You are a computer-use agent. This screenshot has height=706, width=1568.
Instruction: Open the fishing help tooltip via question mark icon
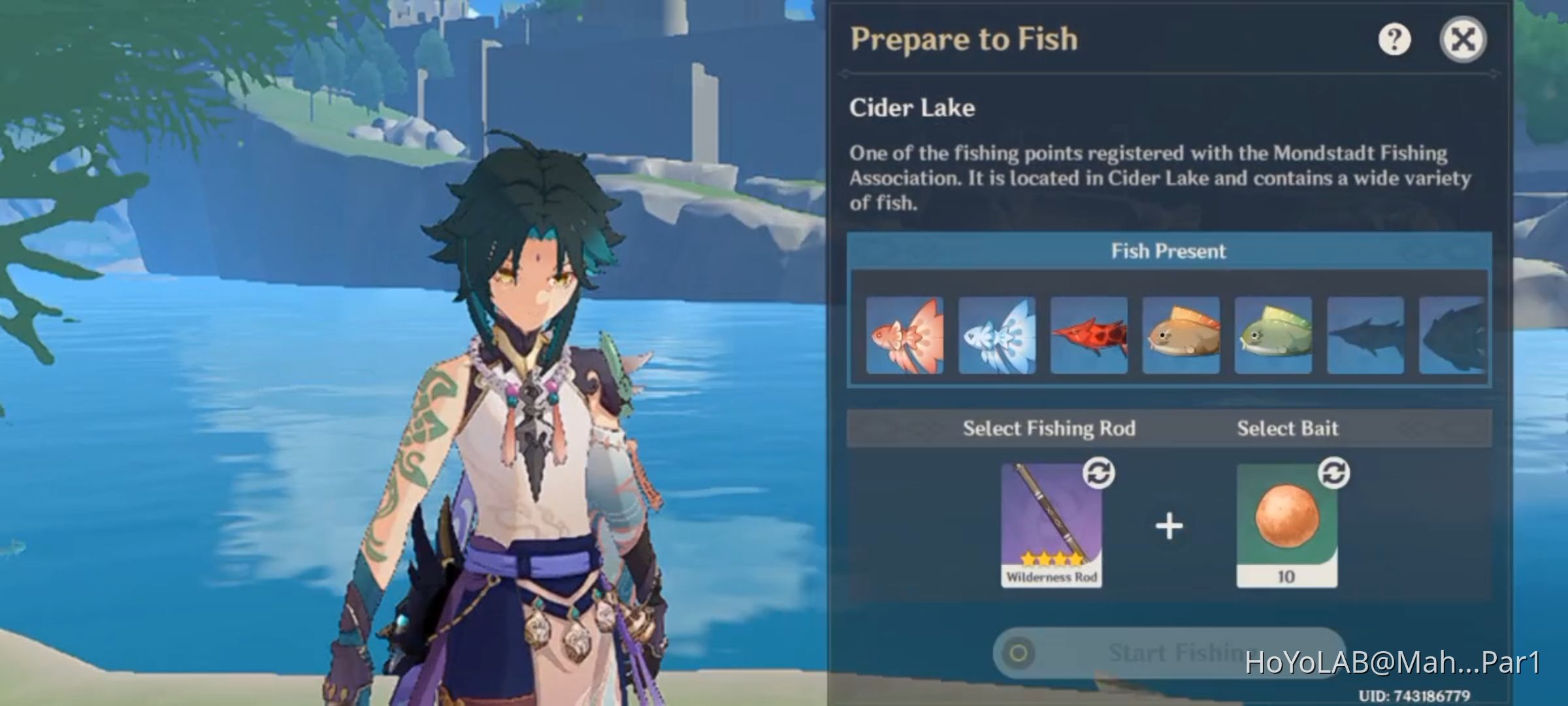(x=1394, y=41)
